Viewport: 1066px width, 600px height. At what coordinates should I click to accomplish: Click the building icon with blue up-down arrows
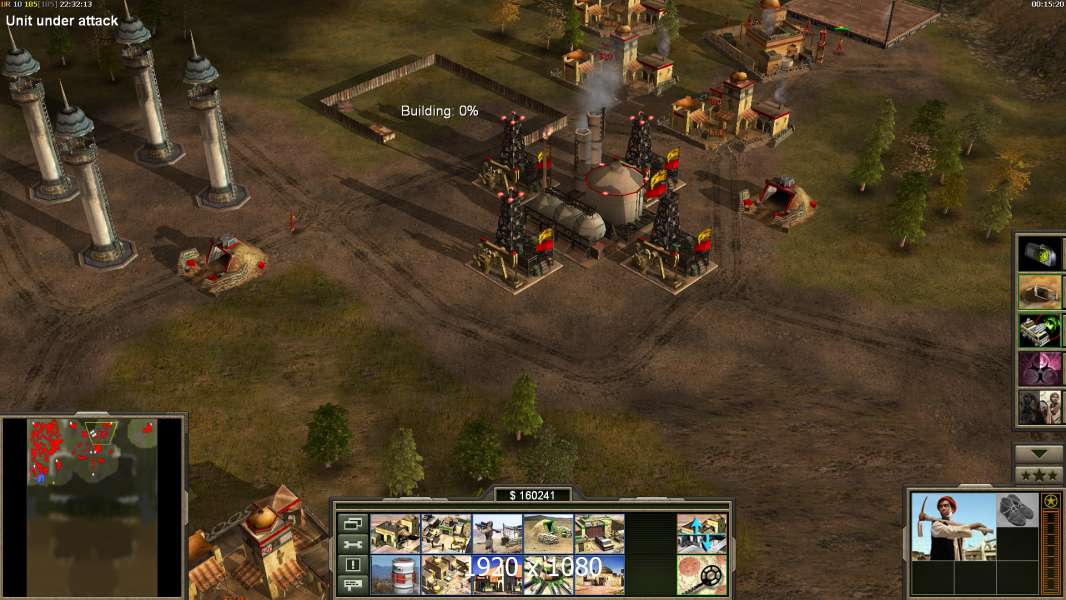tap(701, 534)
